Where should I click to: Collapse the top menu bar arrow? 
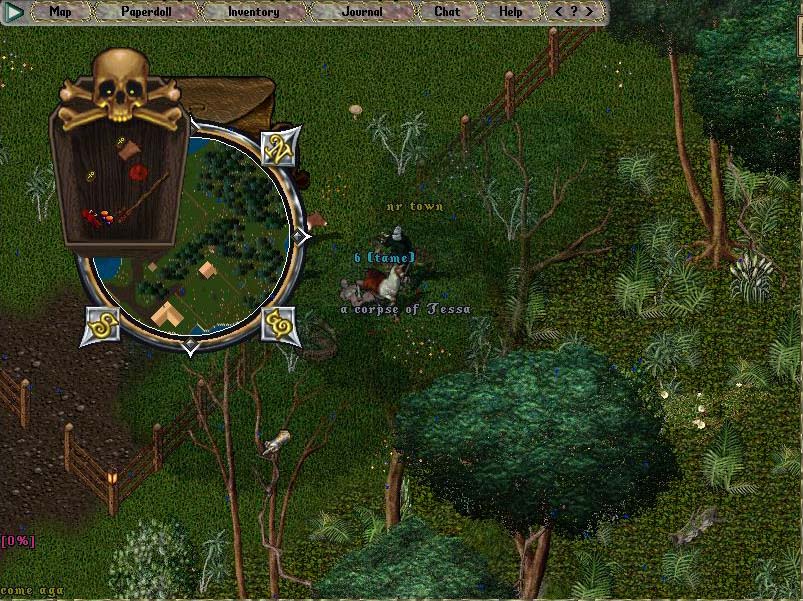tap(15, 12)
